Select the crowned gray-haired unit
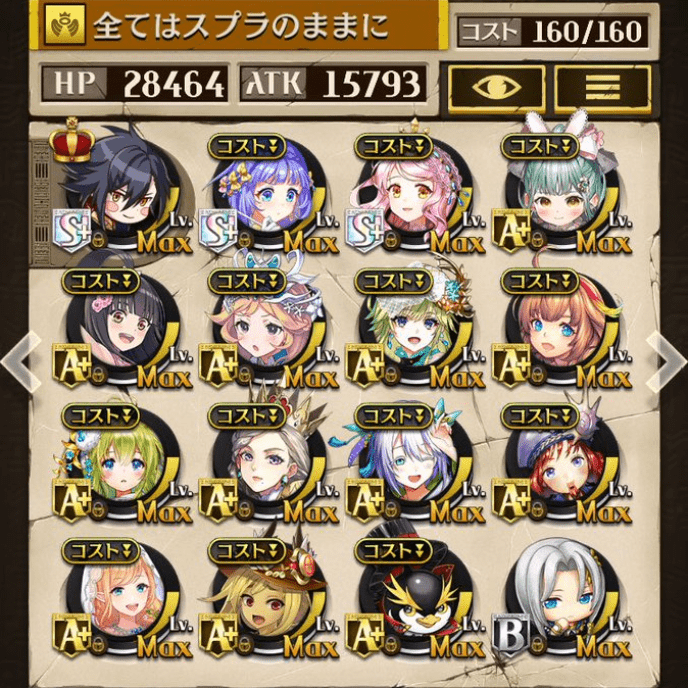The height and width of the screenshot is (688, 688). tap(263, 466)
